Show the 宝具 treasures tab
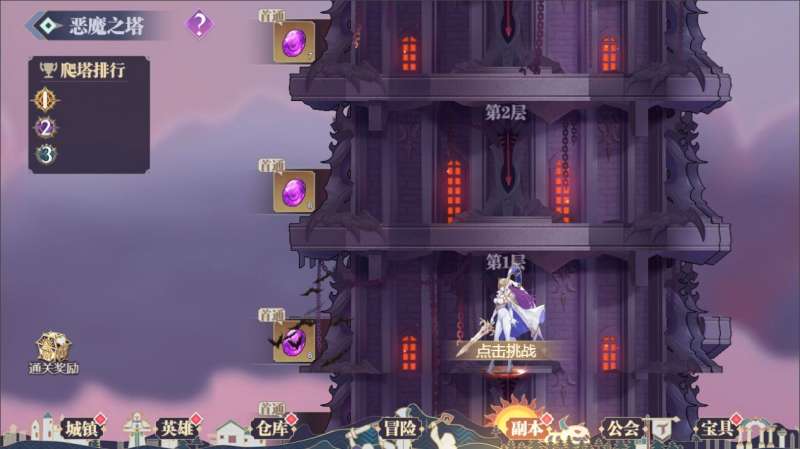 click(x=715, y=428)
